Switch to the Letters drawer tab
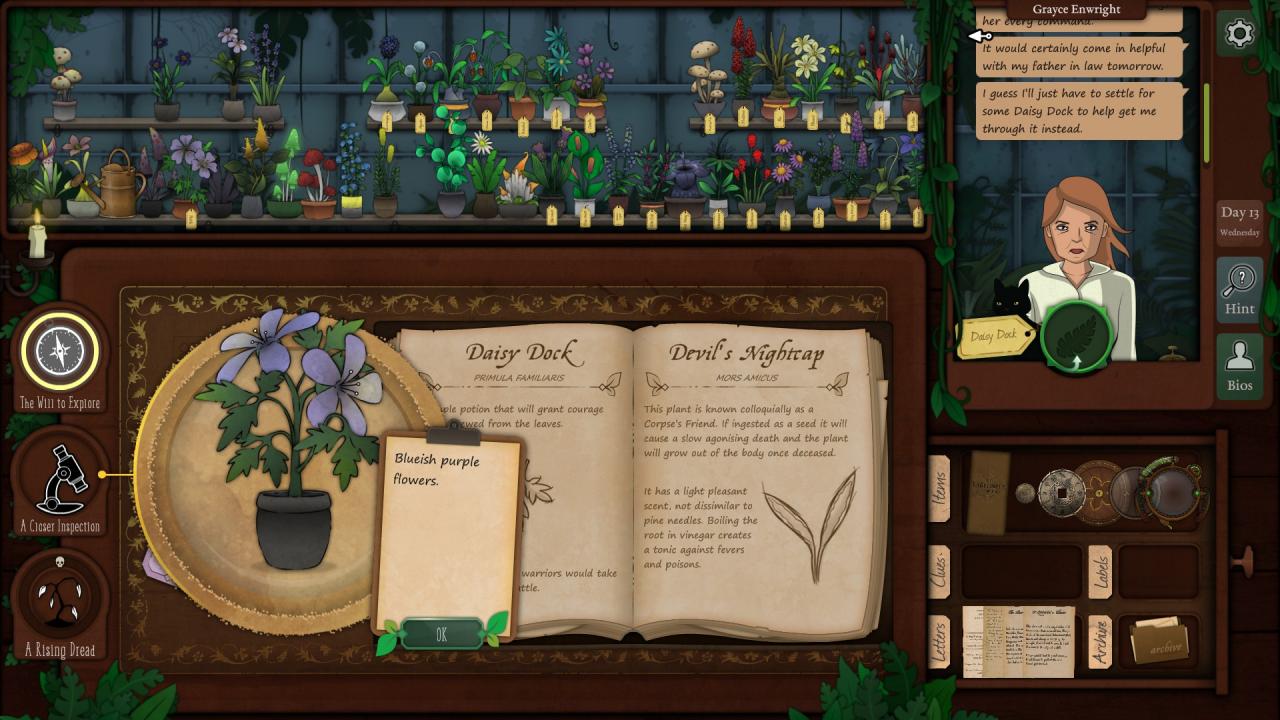Image resolution: width=1280 pixels, height=720 pixels. [x=939, y=640]
